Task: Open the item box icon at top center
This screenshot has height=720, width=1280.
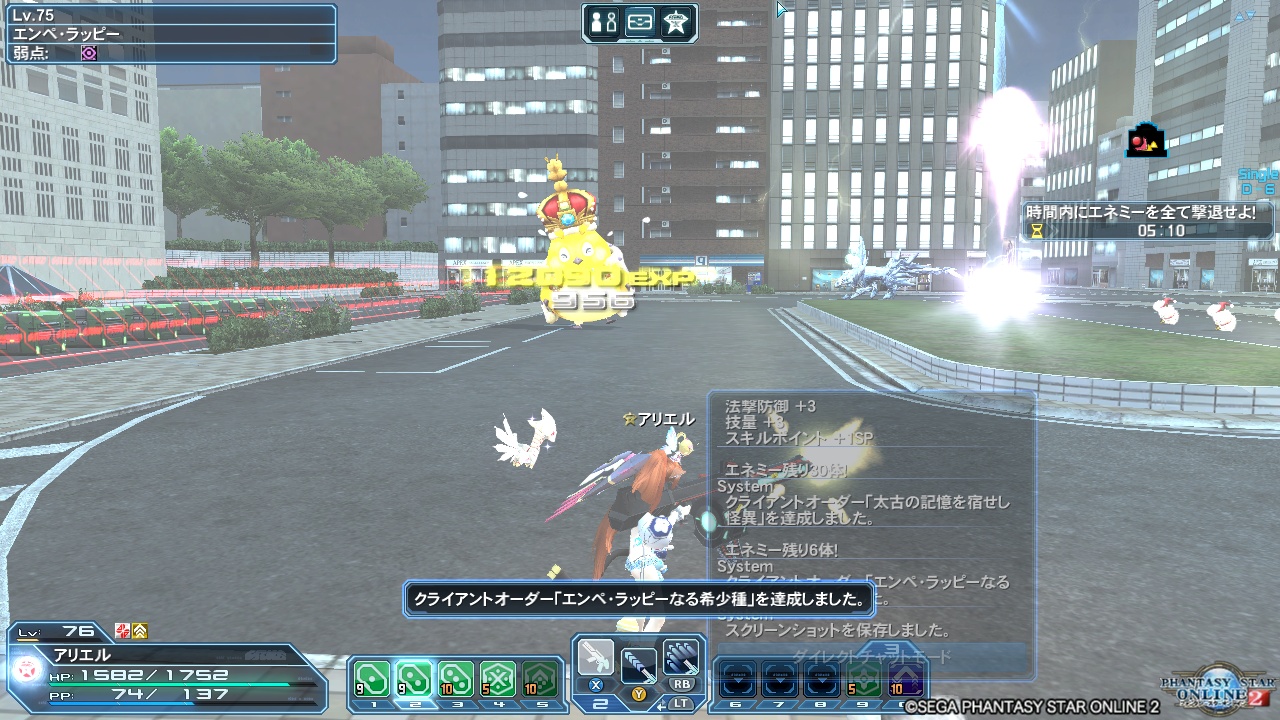Action: coord(641,21)
